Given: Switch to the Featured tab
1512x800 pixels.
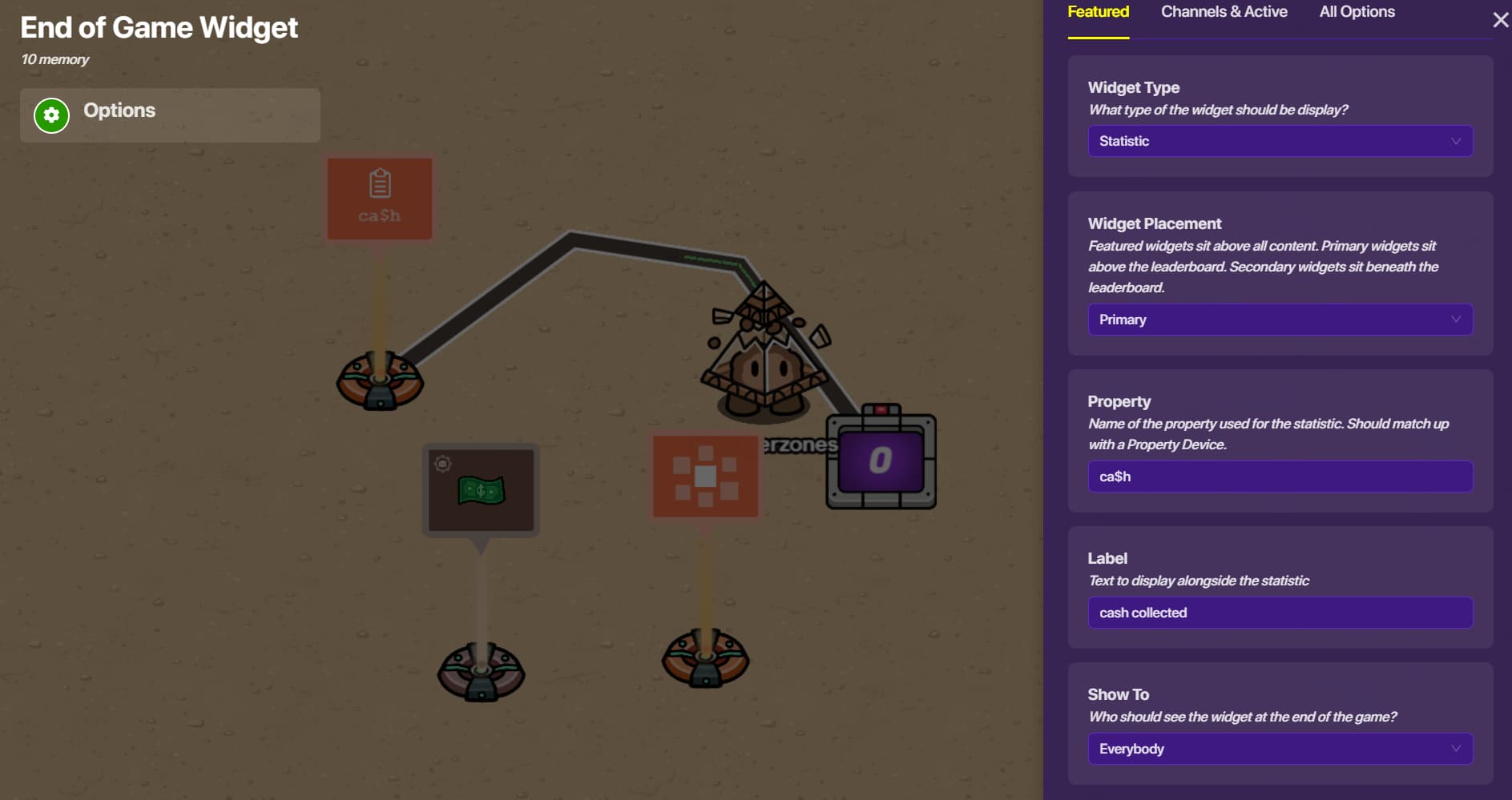Looking at the screenshot, I should click(x=1098, y=12).
